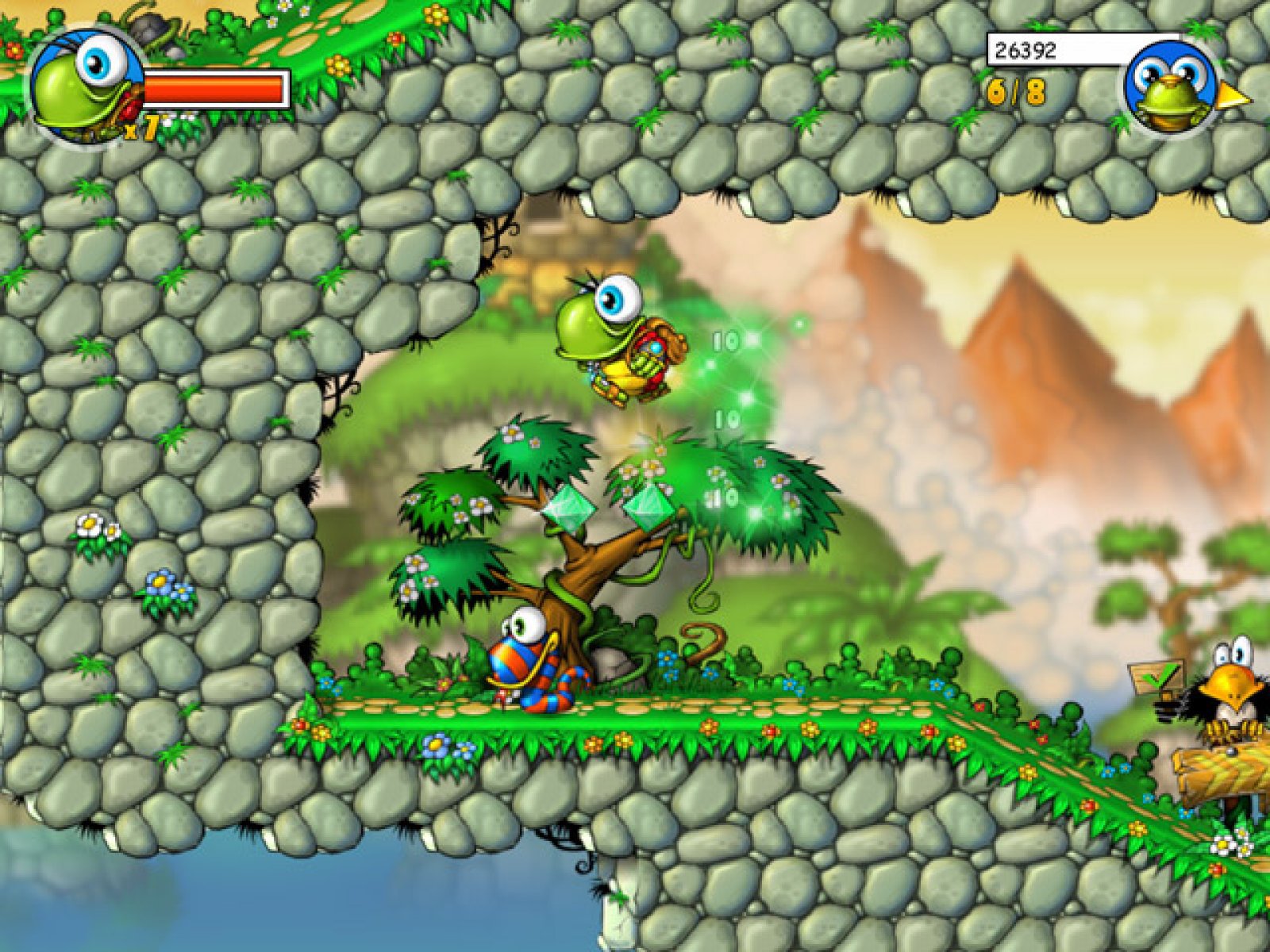Image resolution: width=1270 pixels, height=952 pixels.
Task: Click the baby turtle tracker icon
Action: pyautogui.click(x=1172, y=89)
